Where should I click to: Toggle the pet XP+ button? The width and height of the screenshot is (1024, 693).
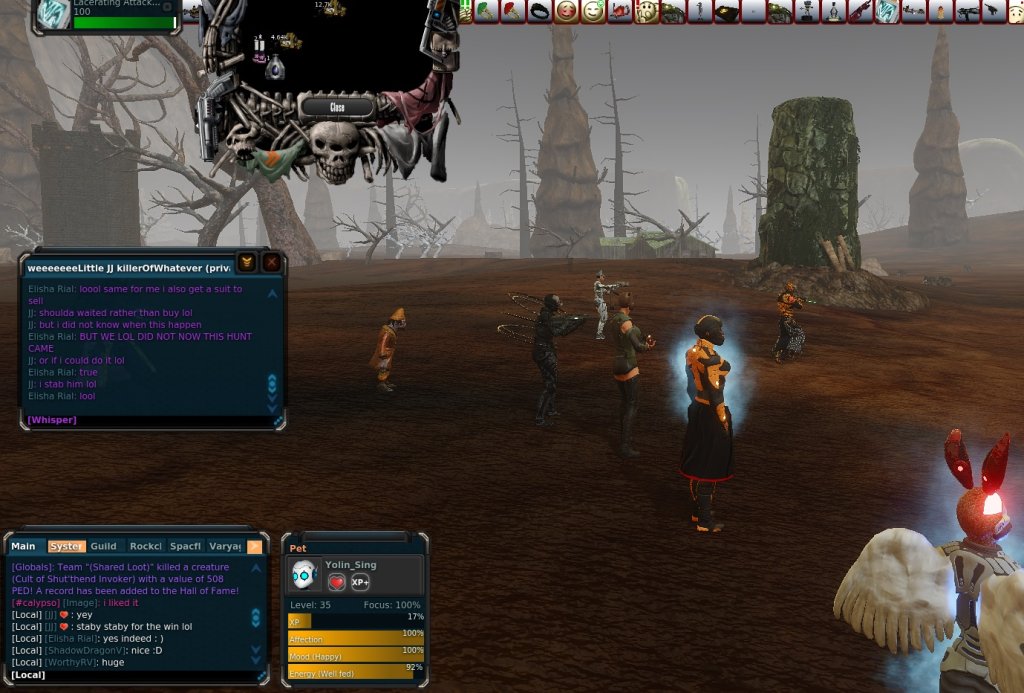point(360,582)
